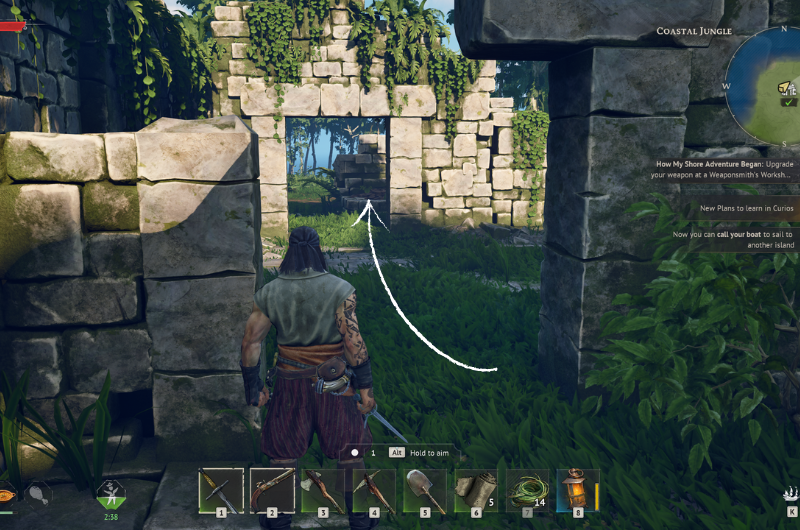Choose the tool in hotbar slot 4
Screen dimensions: 800x530
pyautogui.click(x=374, y=491)
